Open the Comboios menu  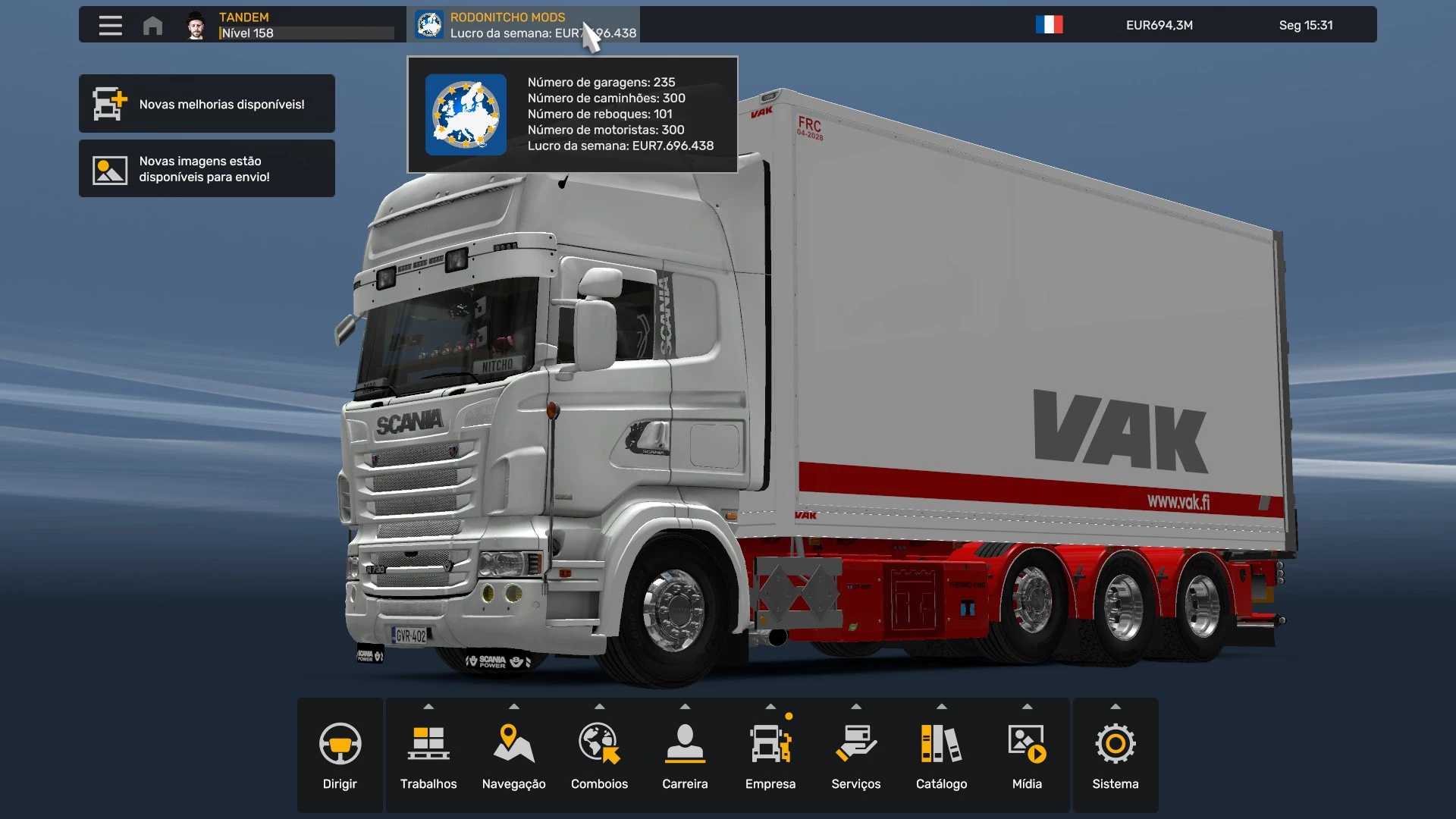[x=599, y=755]
